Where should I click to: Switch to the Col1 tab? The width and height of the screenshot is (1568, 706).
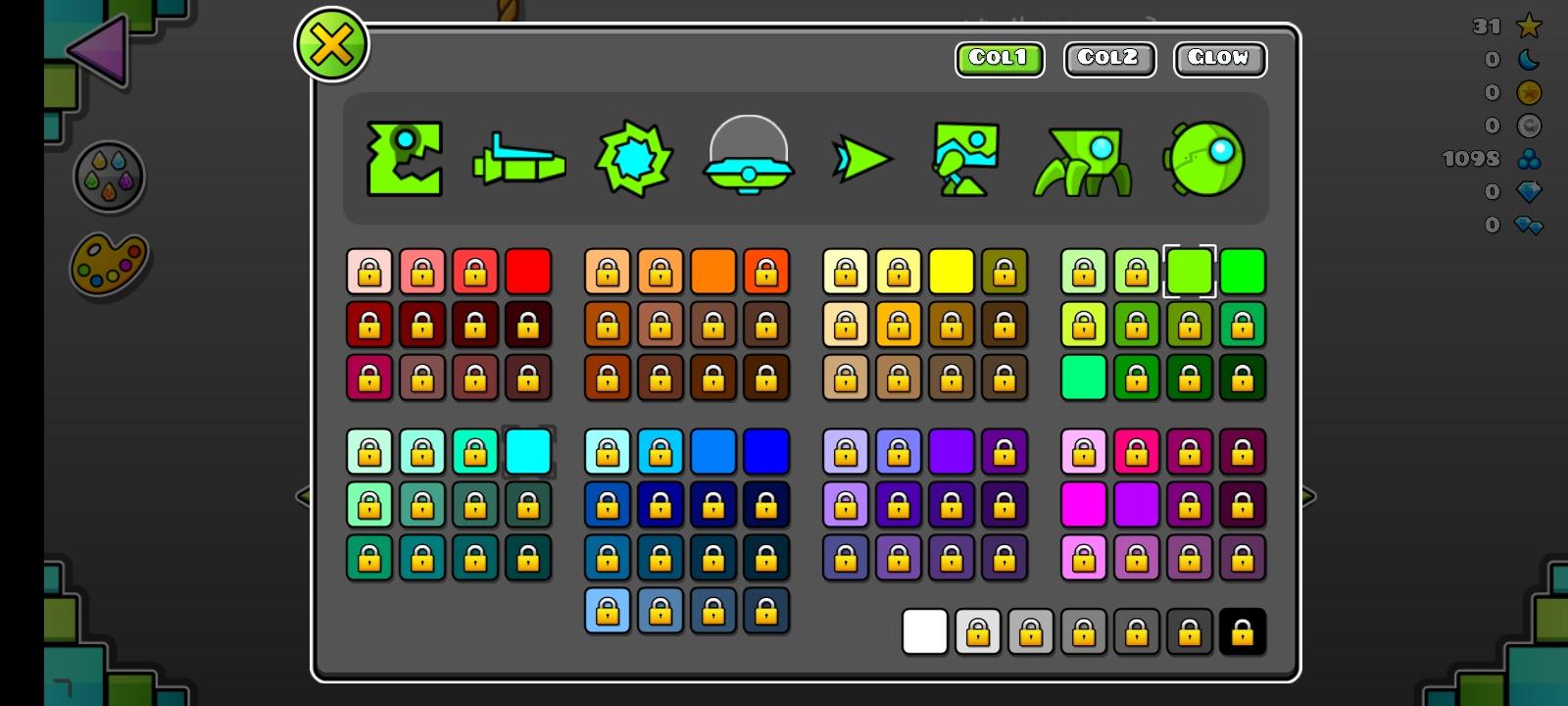point(999,59)
